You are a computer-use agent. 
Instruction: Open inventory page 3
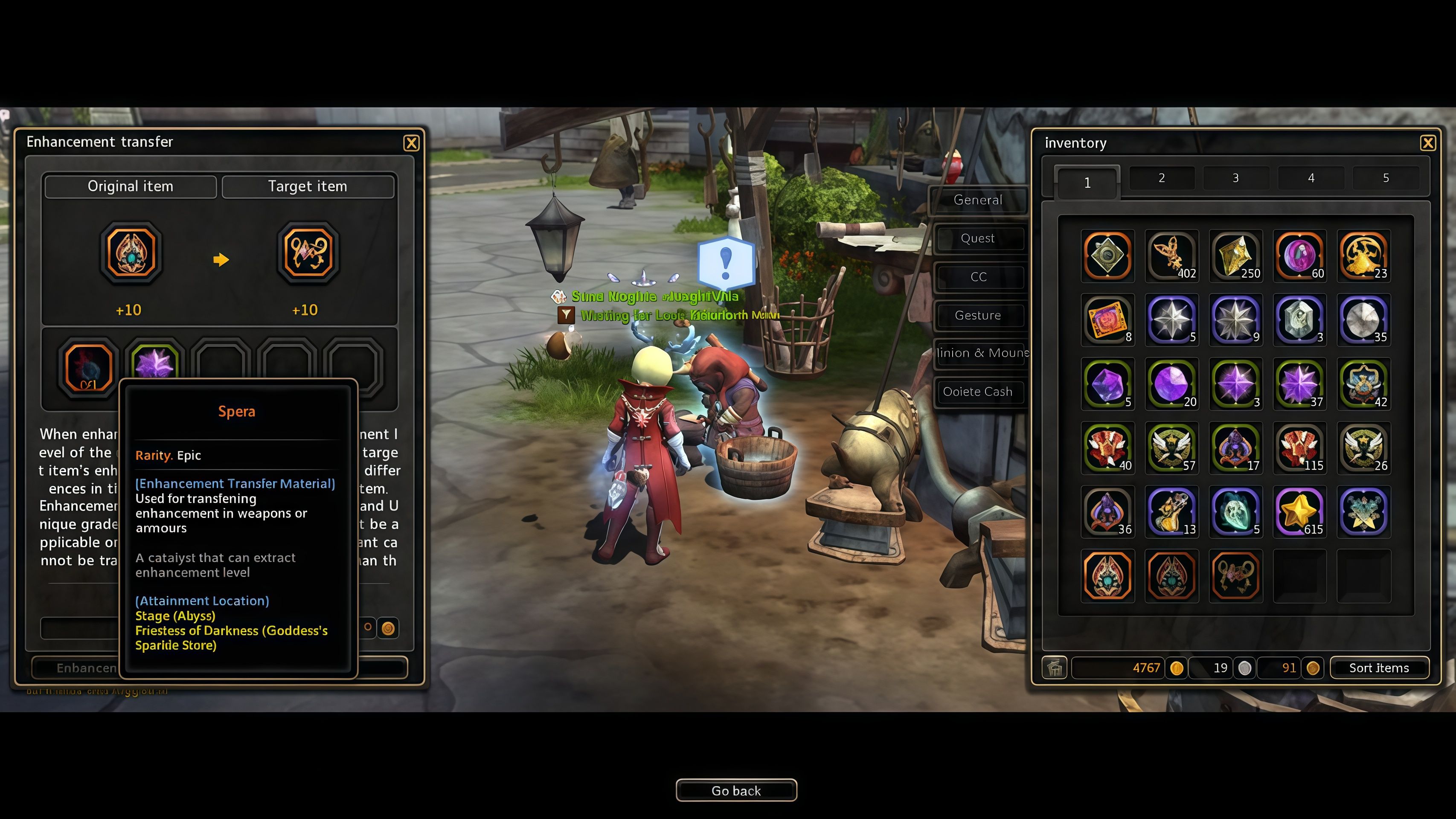click(x=1235, y=178)
